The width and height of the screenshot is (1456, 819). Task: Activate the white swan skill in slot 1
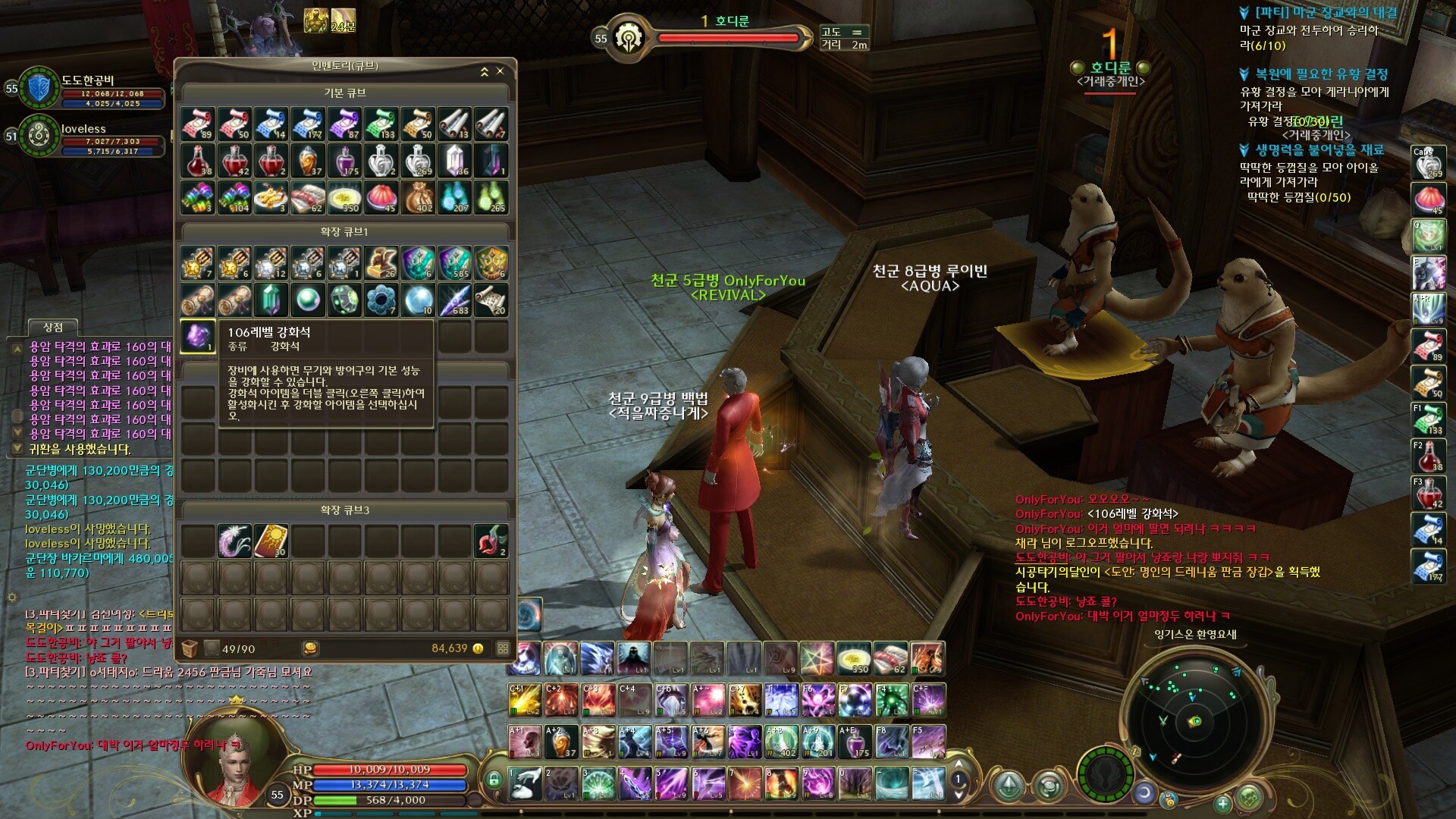(x=524, y=783)
